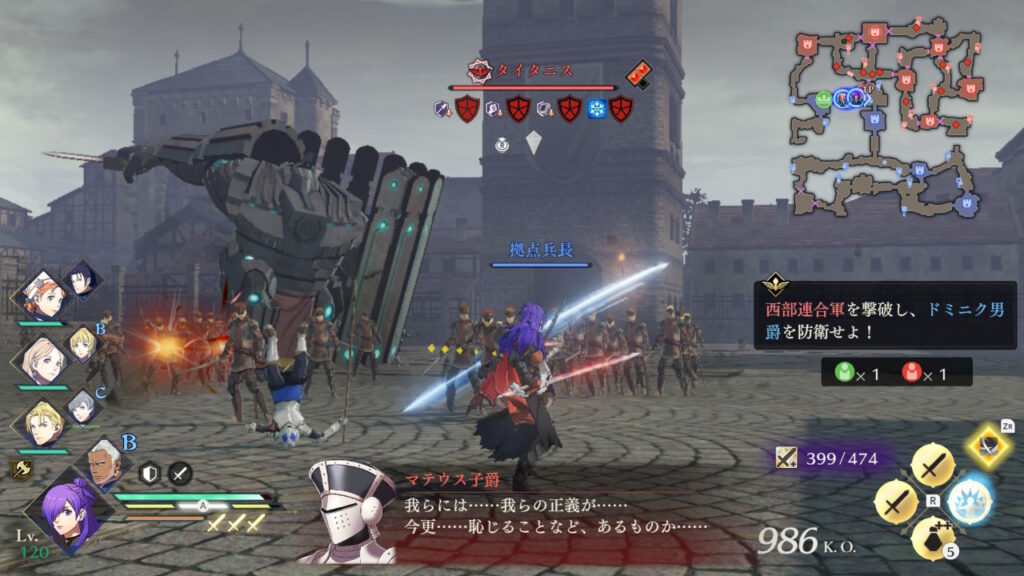Select the axe weapon-type icon
1024x576 pixels.
[x=19, y=466]
